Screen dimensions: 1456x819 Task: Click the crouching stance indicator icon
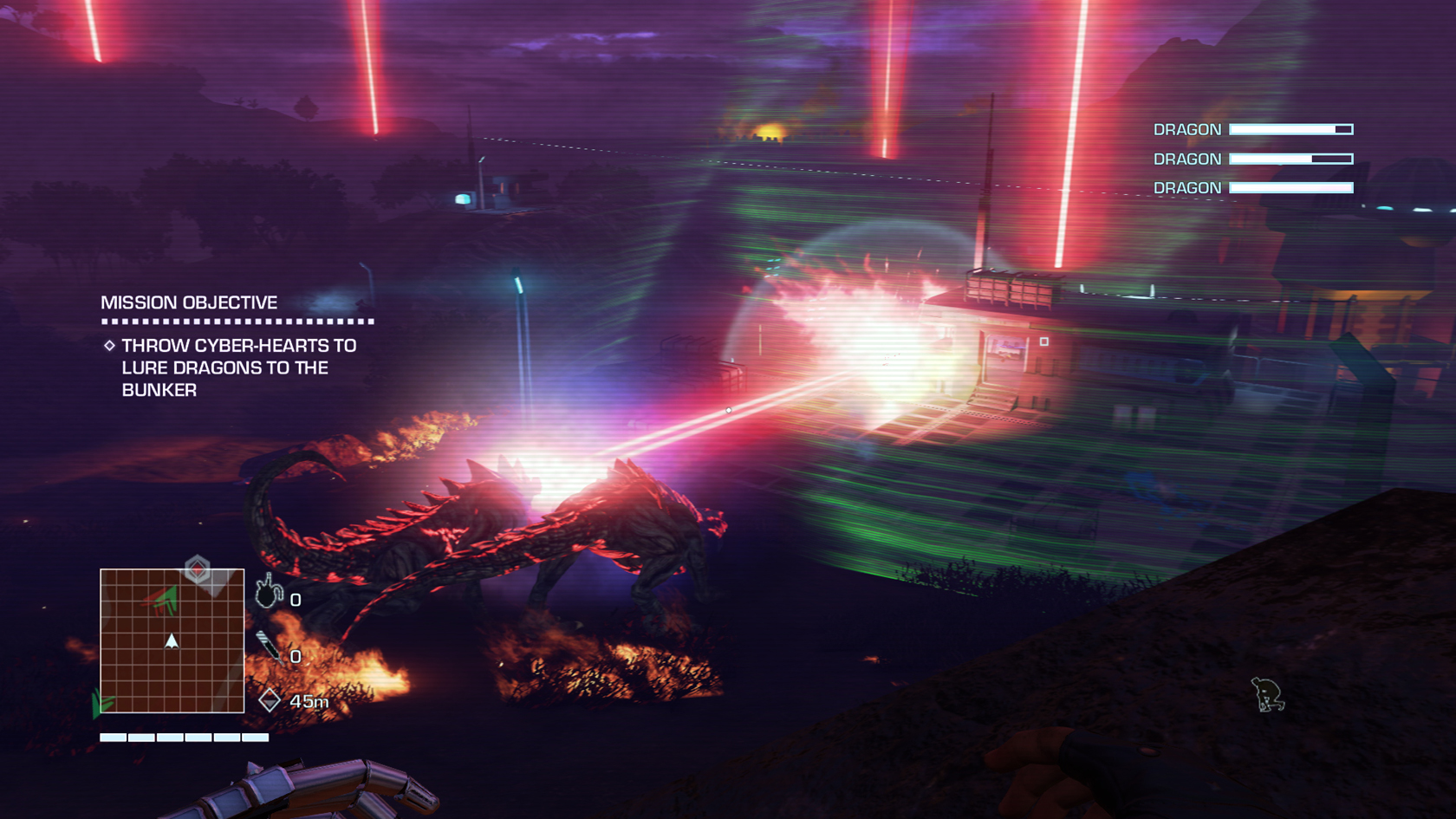1267,695
